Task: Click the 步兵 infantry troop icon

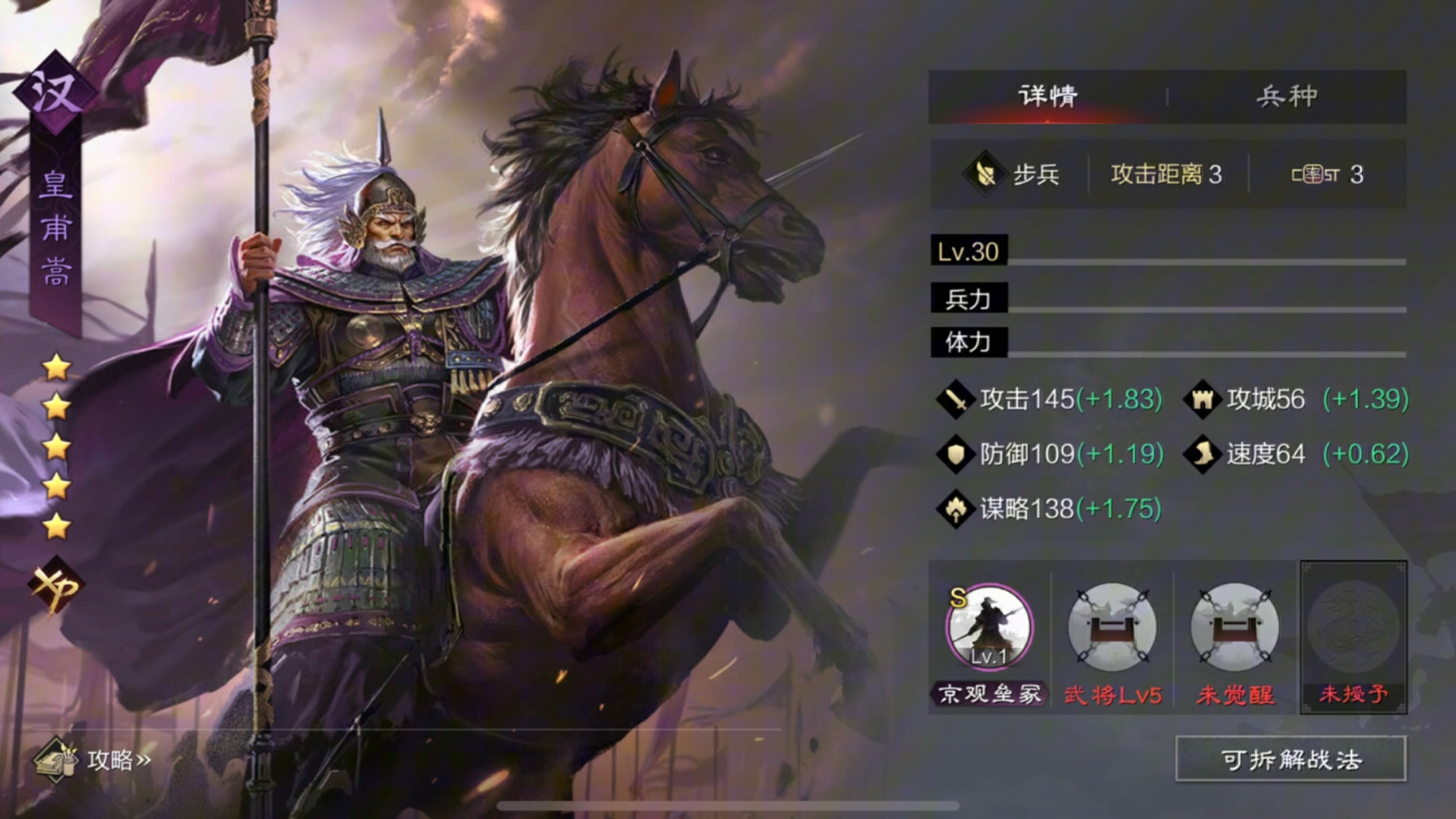Action: coord(985,174)
